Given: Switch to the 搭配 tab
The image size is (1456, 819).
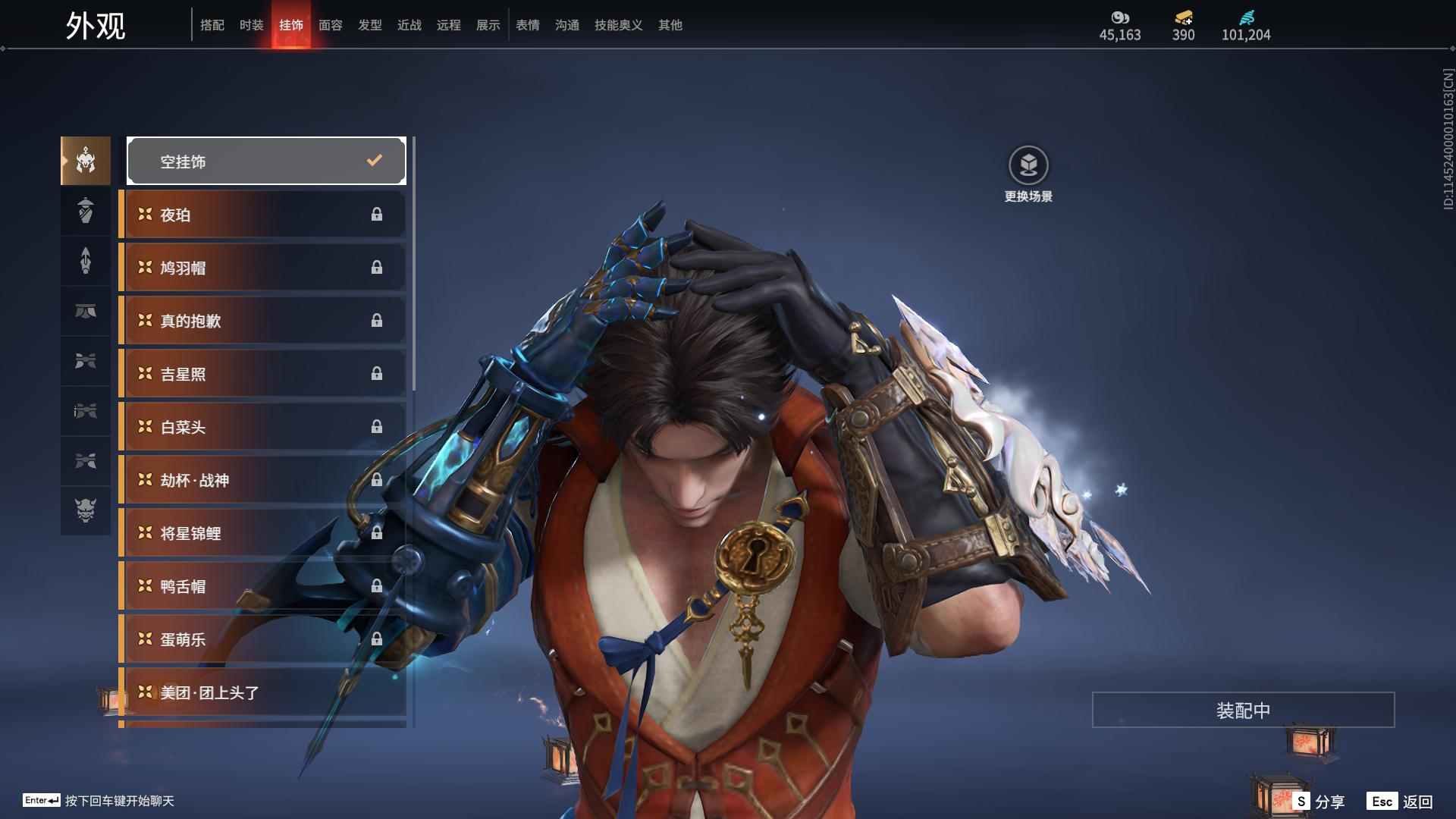Looking at the screenshot, I should click(x=212, y=25).
